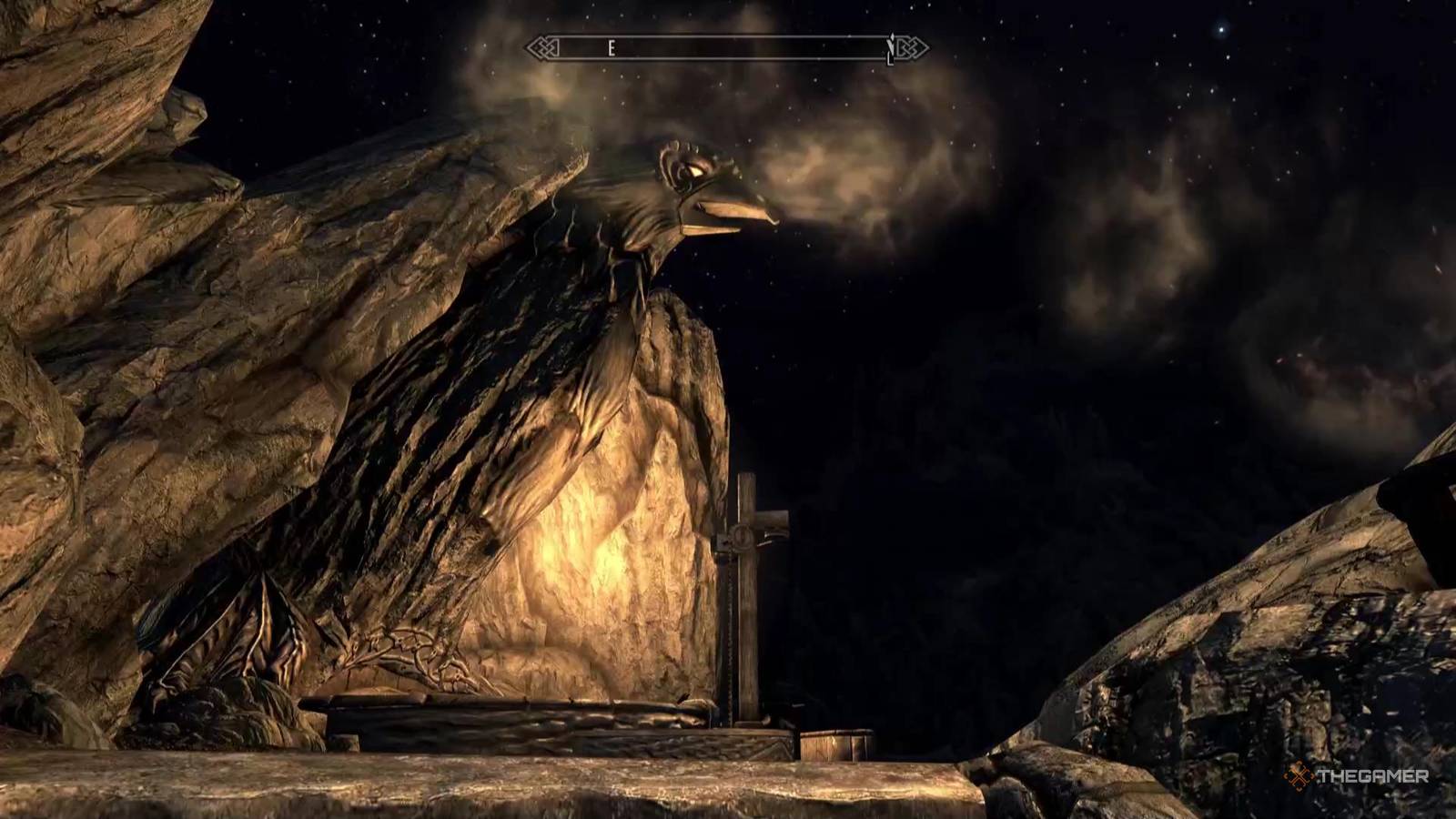Click the right knotwork ornament on the compass
This screenshot has height=819, width=1456.
[913, 45]
